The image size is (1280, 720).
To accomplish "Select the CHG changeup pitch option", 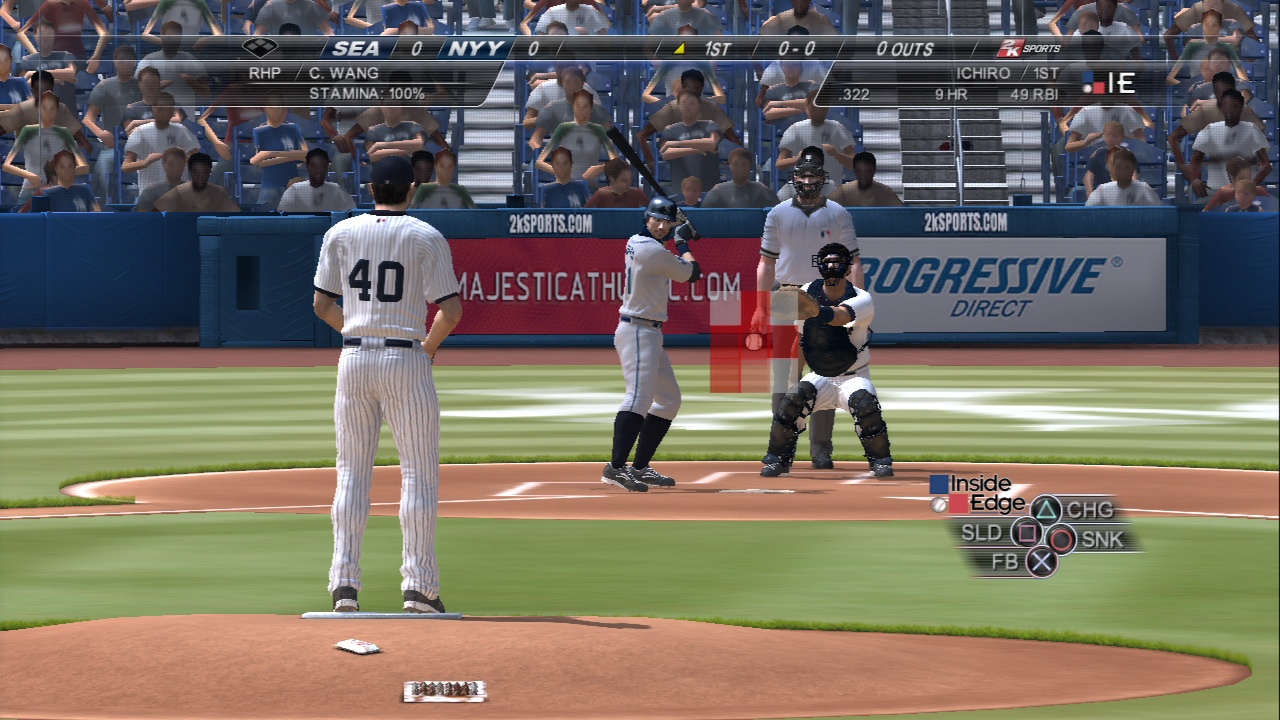I will [1046, 510].
